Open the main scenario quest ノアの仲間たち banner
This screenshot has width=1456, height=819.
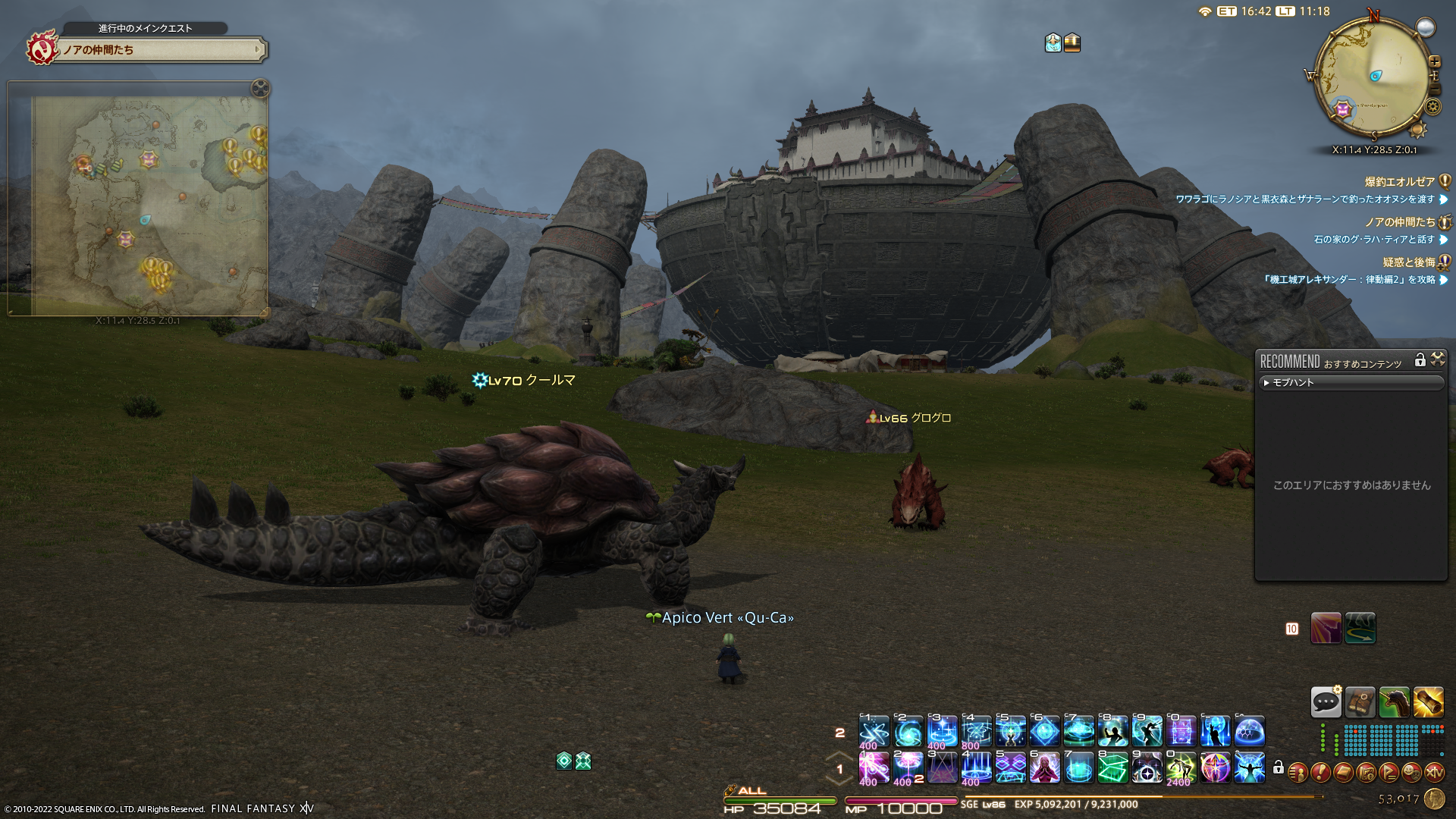tap(161, 50)
